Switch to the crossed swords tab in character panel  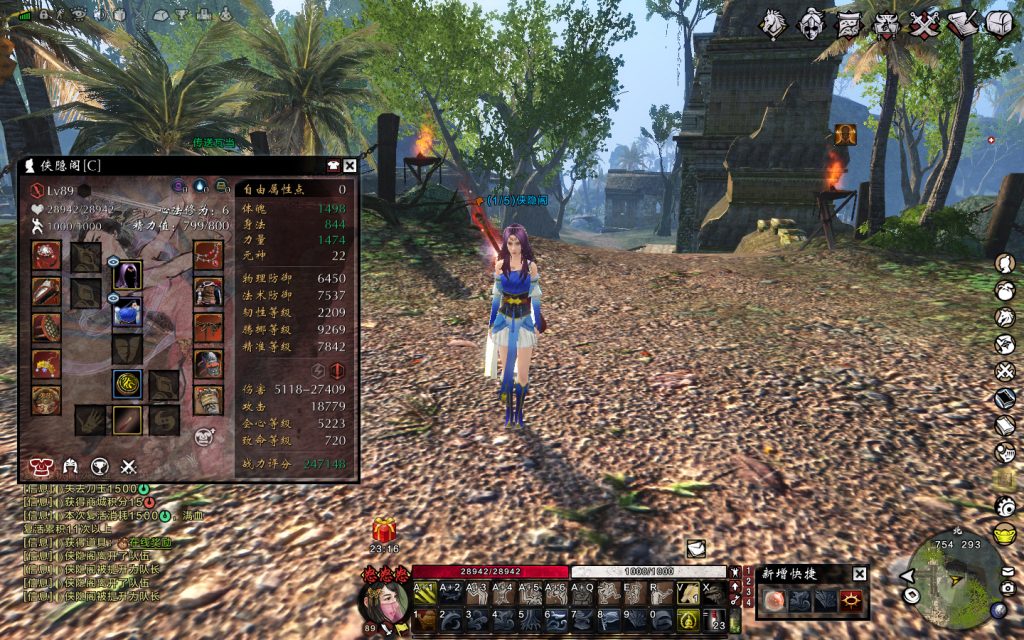click(x=128, y=465)
